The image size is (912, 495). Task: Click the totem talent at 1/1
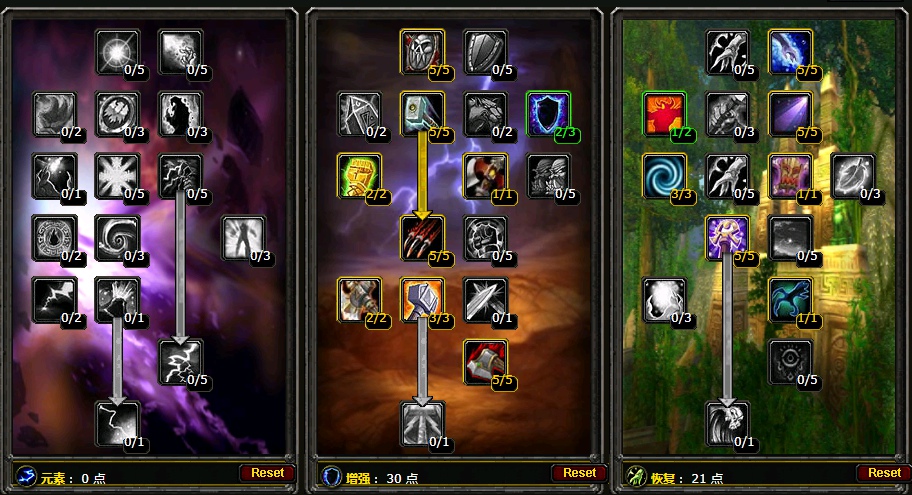pyautogui.click(x=790, y=175)
